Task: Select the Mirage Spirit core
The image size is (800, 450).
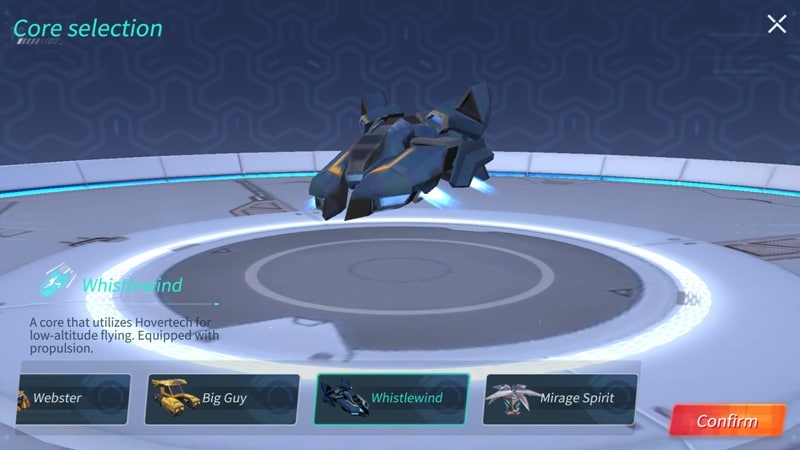Action: click(x=560, y=398)
